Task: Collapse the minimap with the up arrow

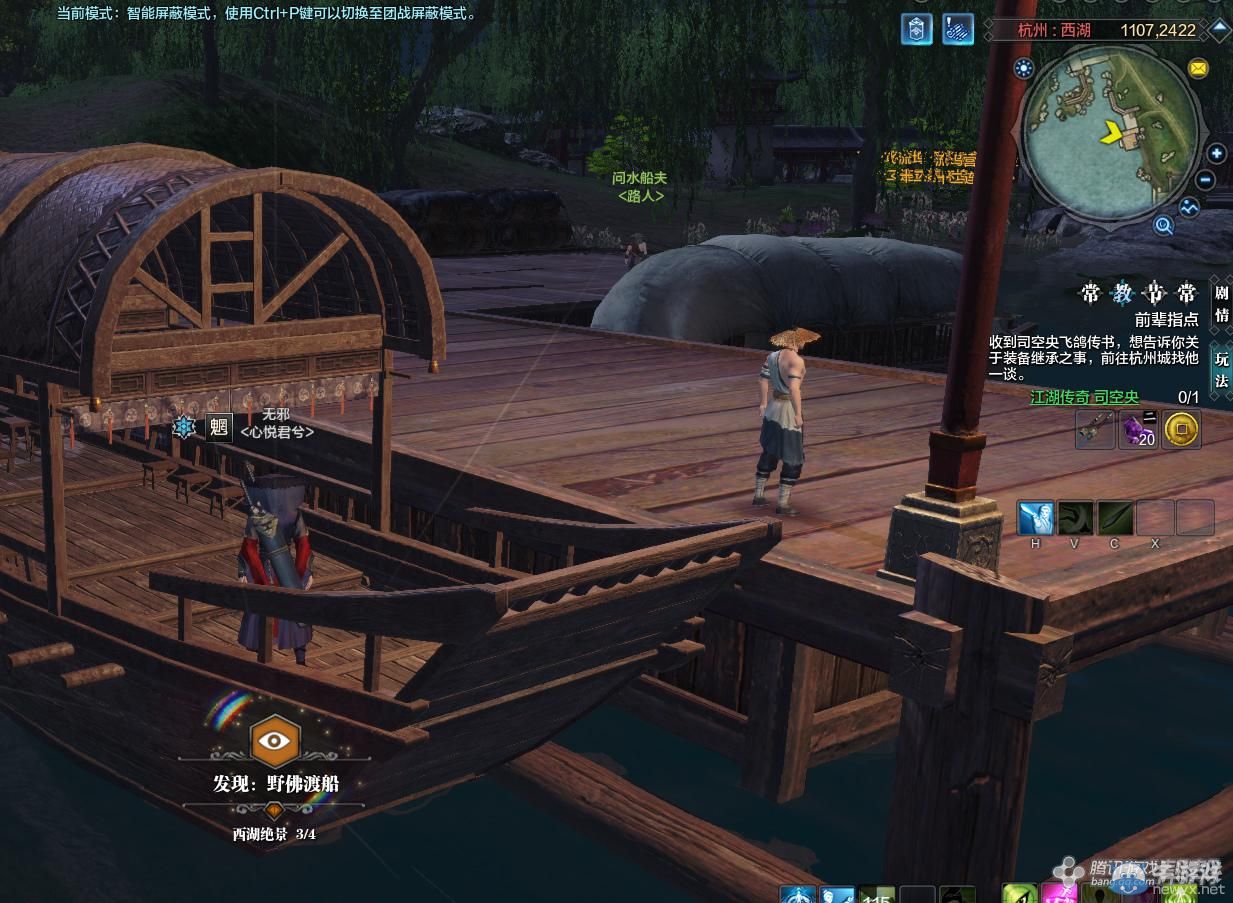Action: point(1220,29)
